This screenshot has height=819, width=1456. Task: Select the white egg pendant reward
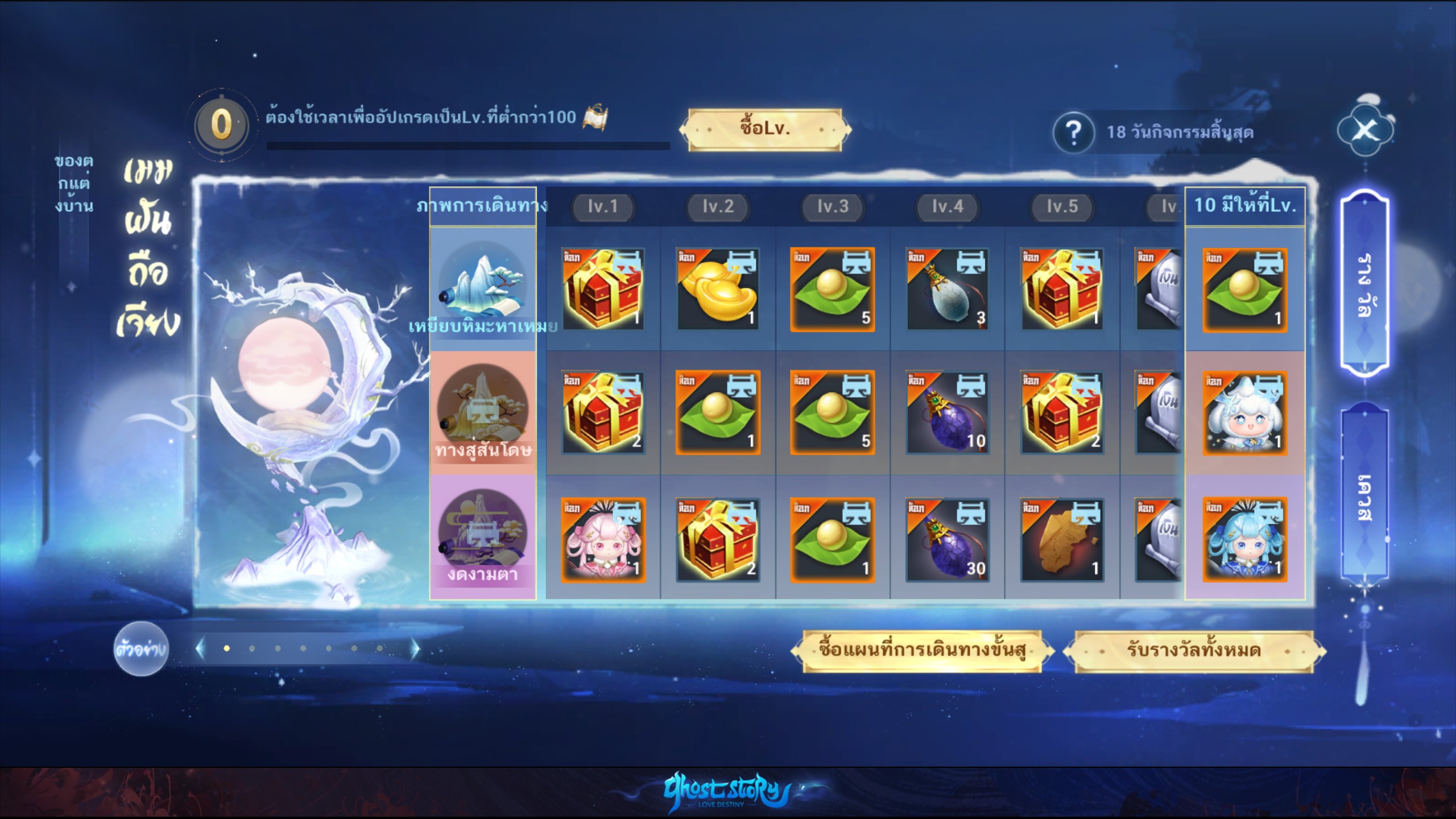pos(947,289)
